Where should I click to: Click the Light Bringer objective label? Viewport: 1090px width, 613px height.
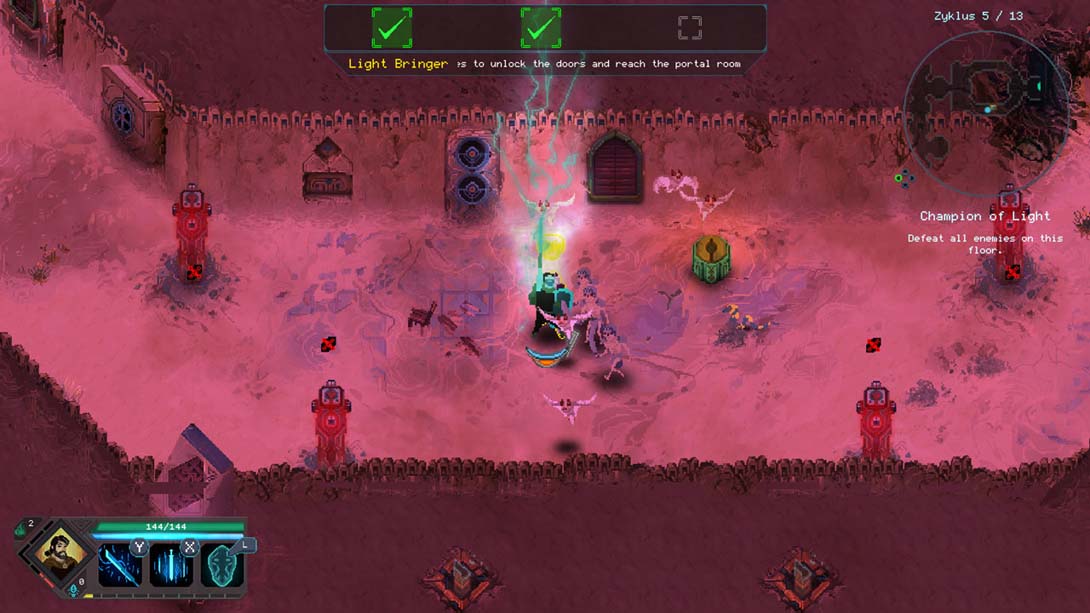click(x=398, y=64)
